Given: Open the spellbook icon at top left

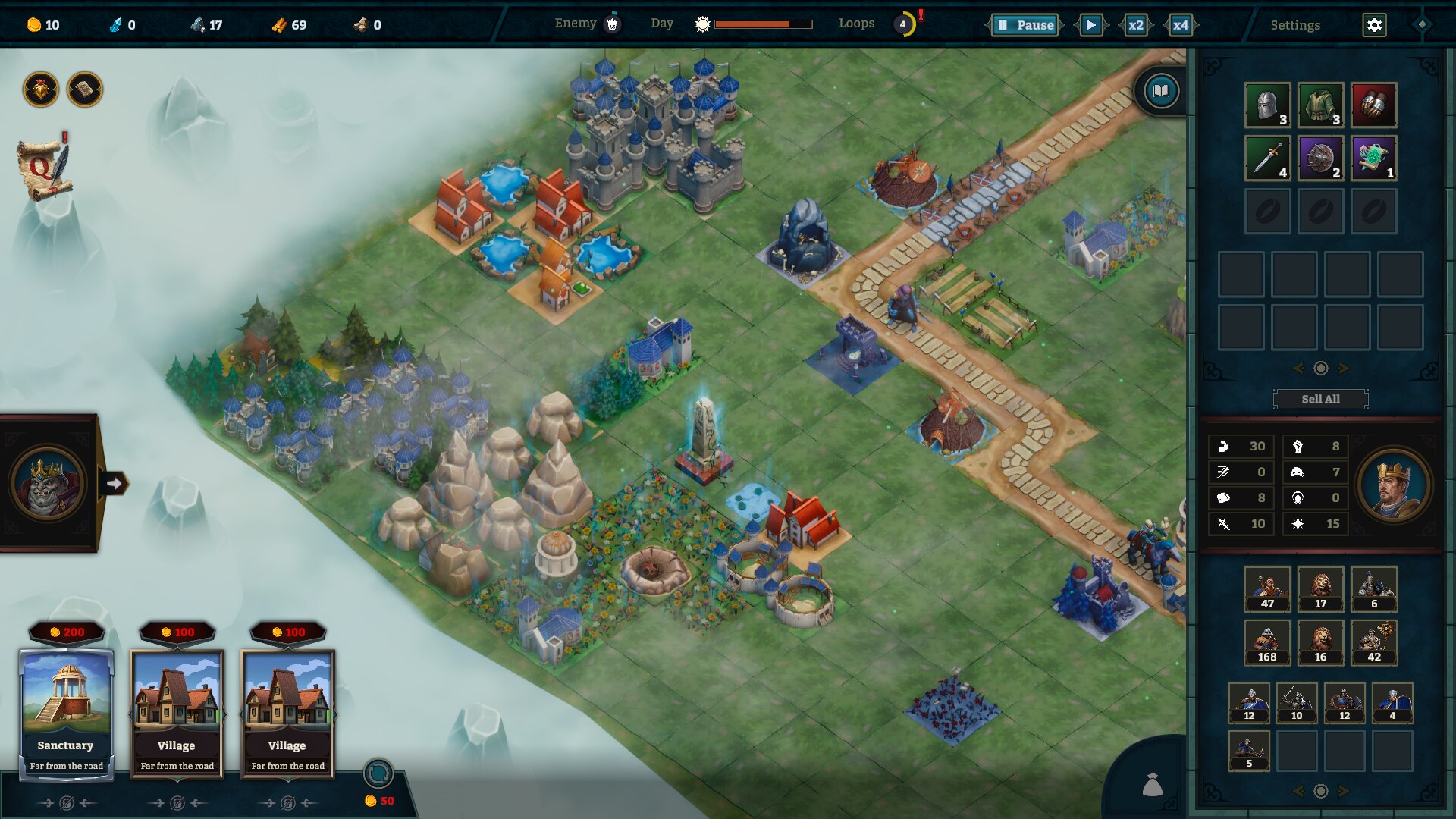Looking at the screenshot, I should coord(85,90).
